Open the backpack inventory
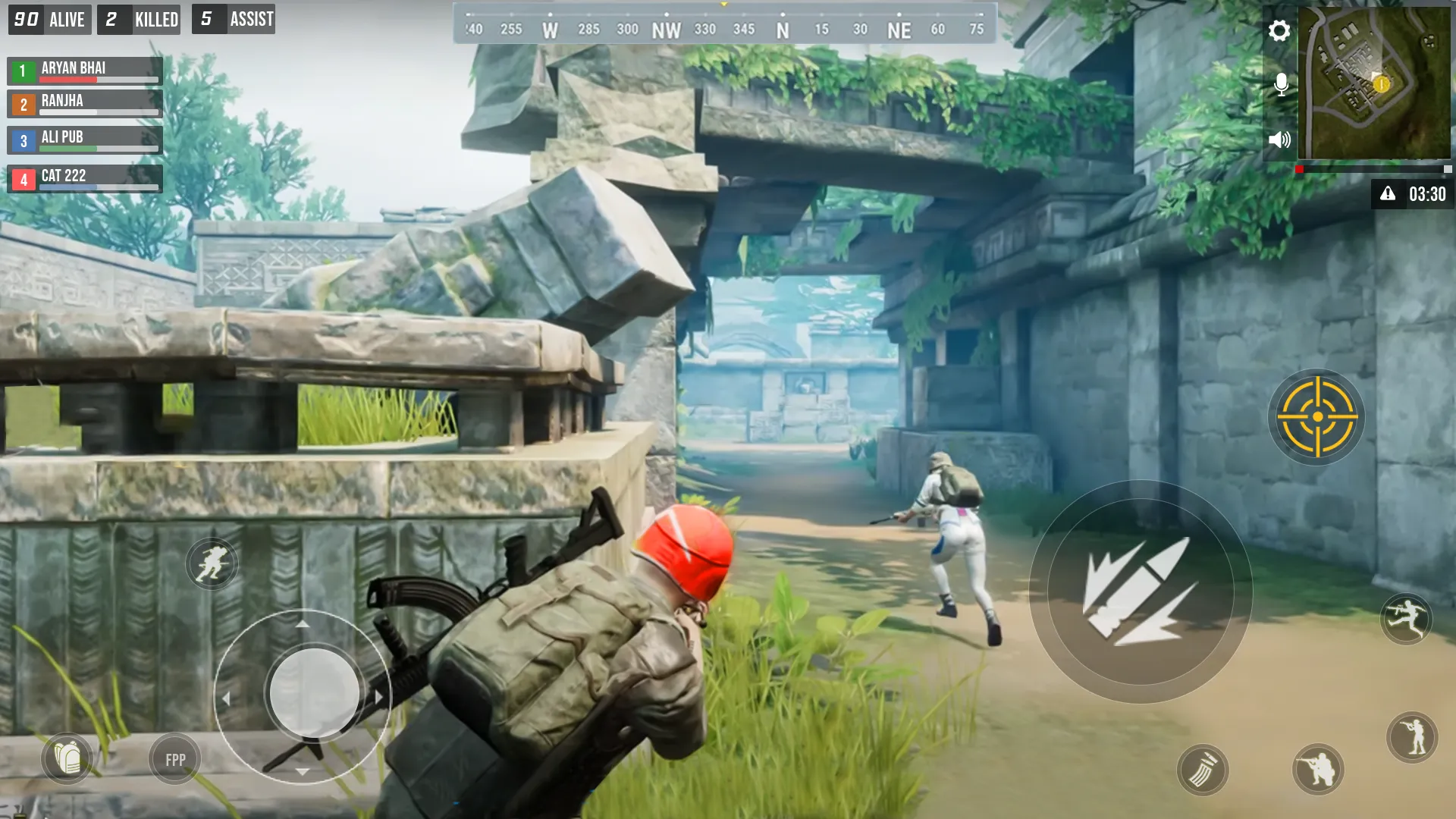The image size is (1456, 819). click(68, 758)
